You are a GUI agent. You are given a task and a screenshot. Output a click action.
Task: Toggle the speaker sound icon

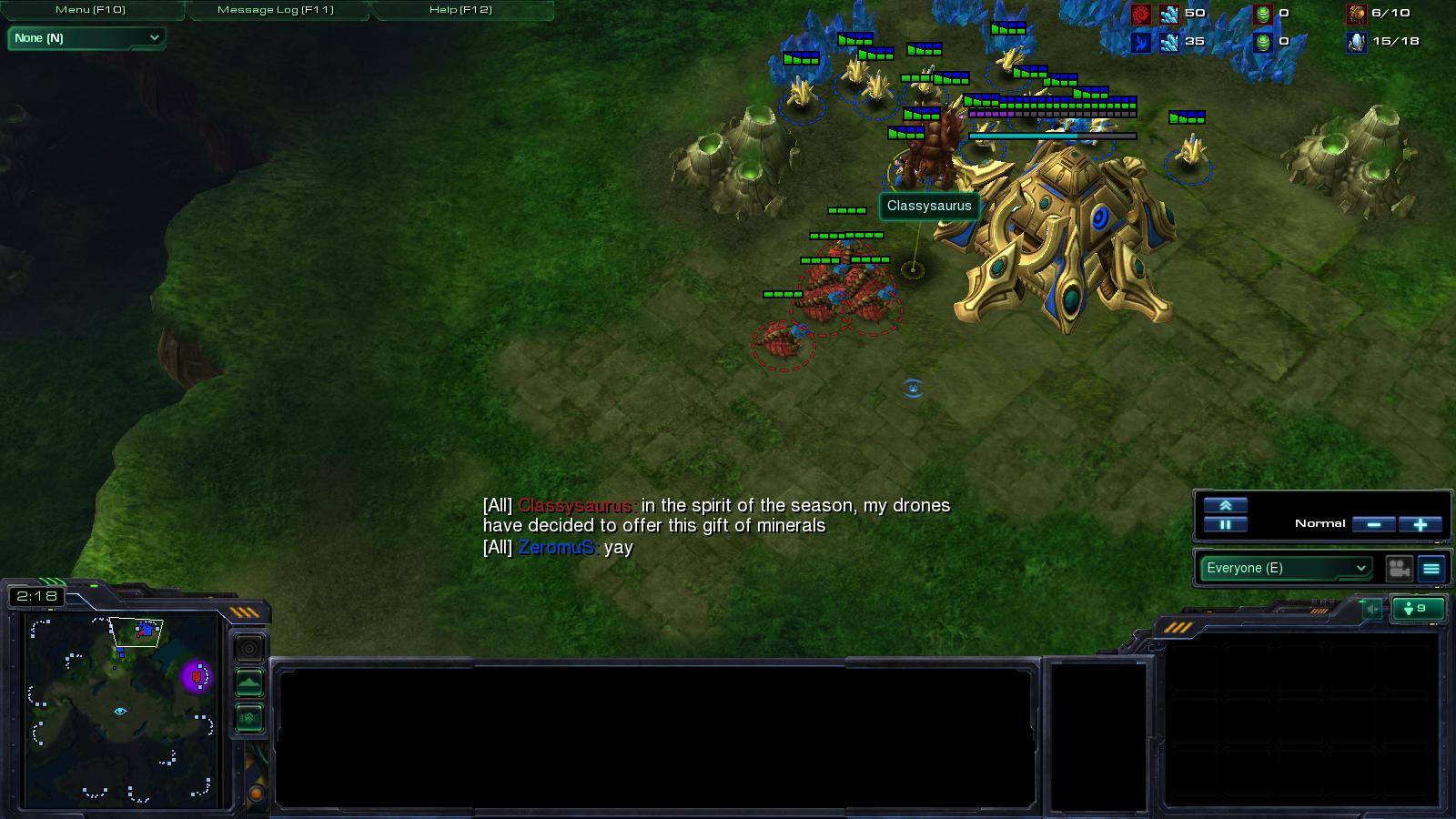(1371, 609)
